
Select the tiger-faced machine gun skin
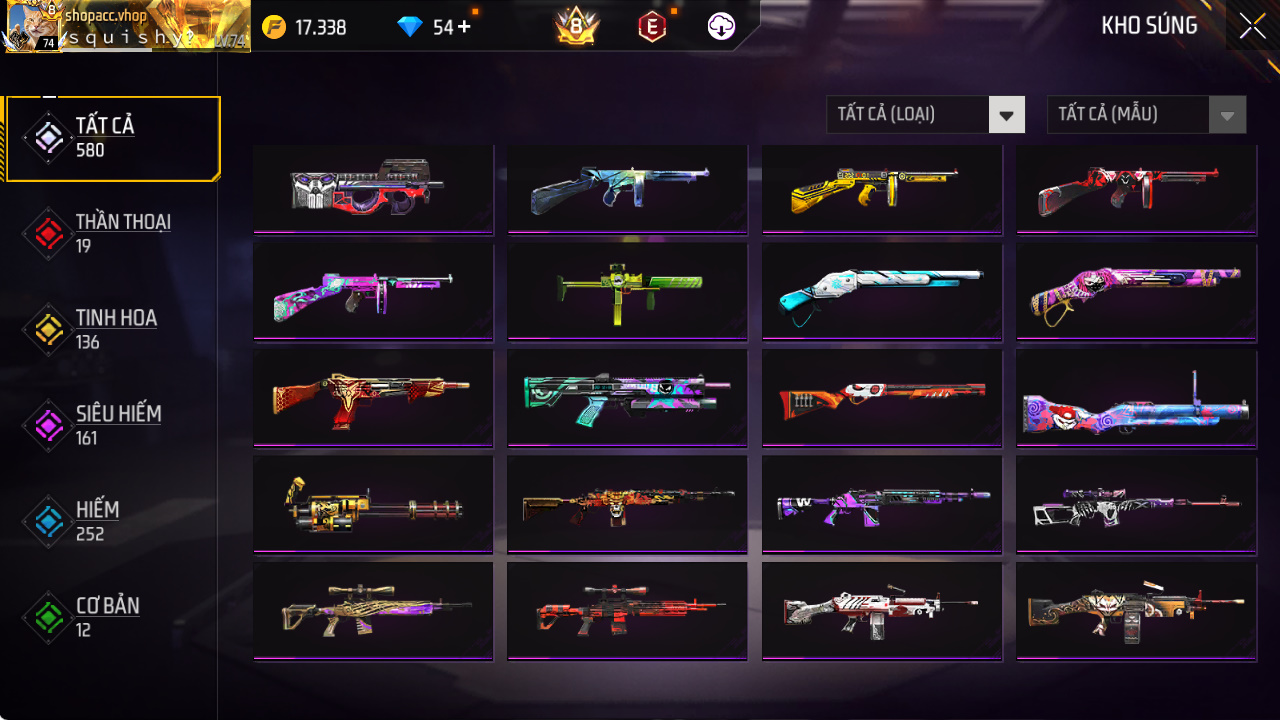(1136, 610)
